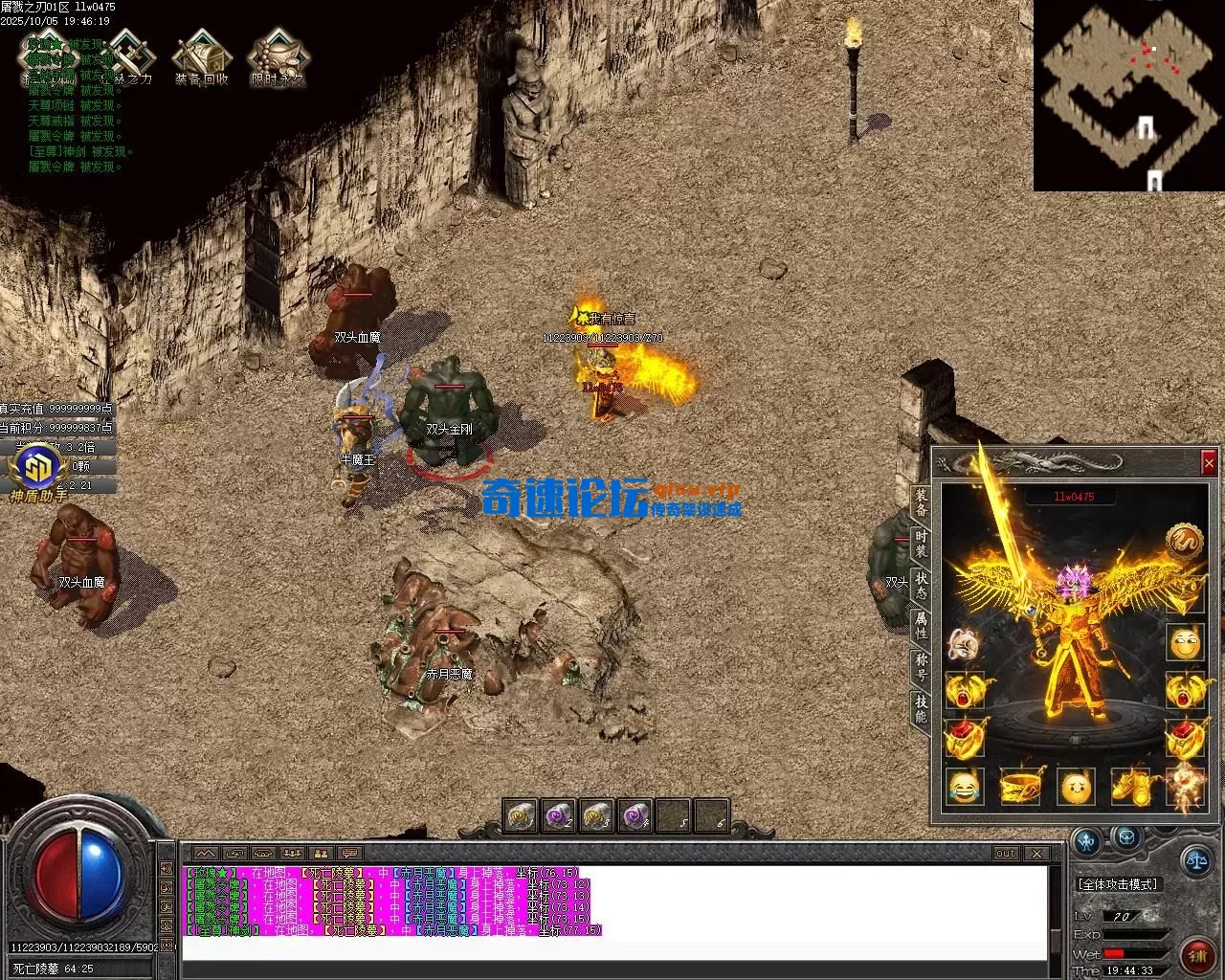This screenshot has width=1225, height=980.
Task: Click the round dragon medallion slot
Action: tap(1184, 541)
